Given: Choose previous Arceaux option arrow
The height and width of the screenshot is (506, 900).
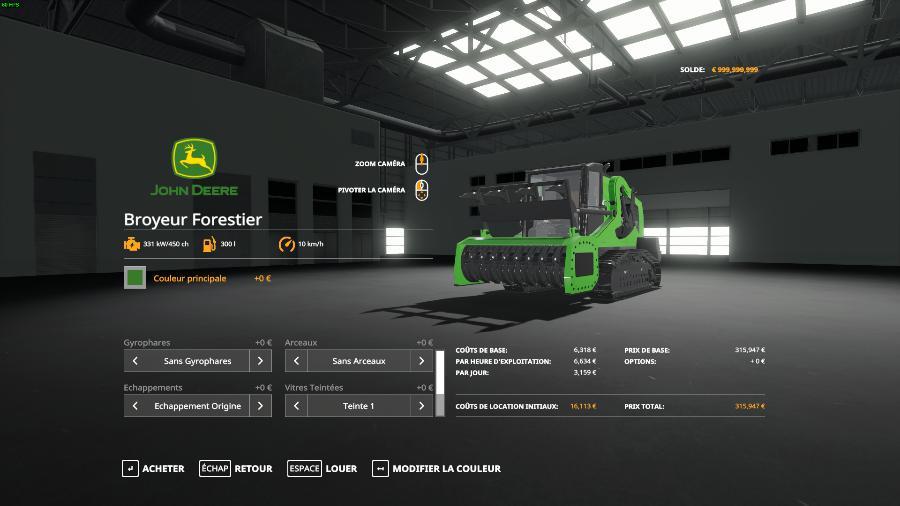Looking at the screenshot, I should coord(296,361).
